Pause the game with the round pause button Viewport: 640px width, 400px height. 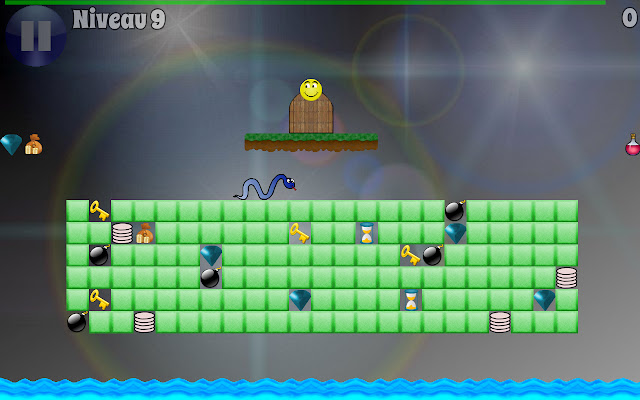coord(35,35)
